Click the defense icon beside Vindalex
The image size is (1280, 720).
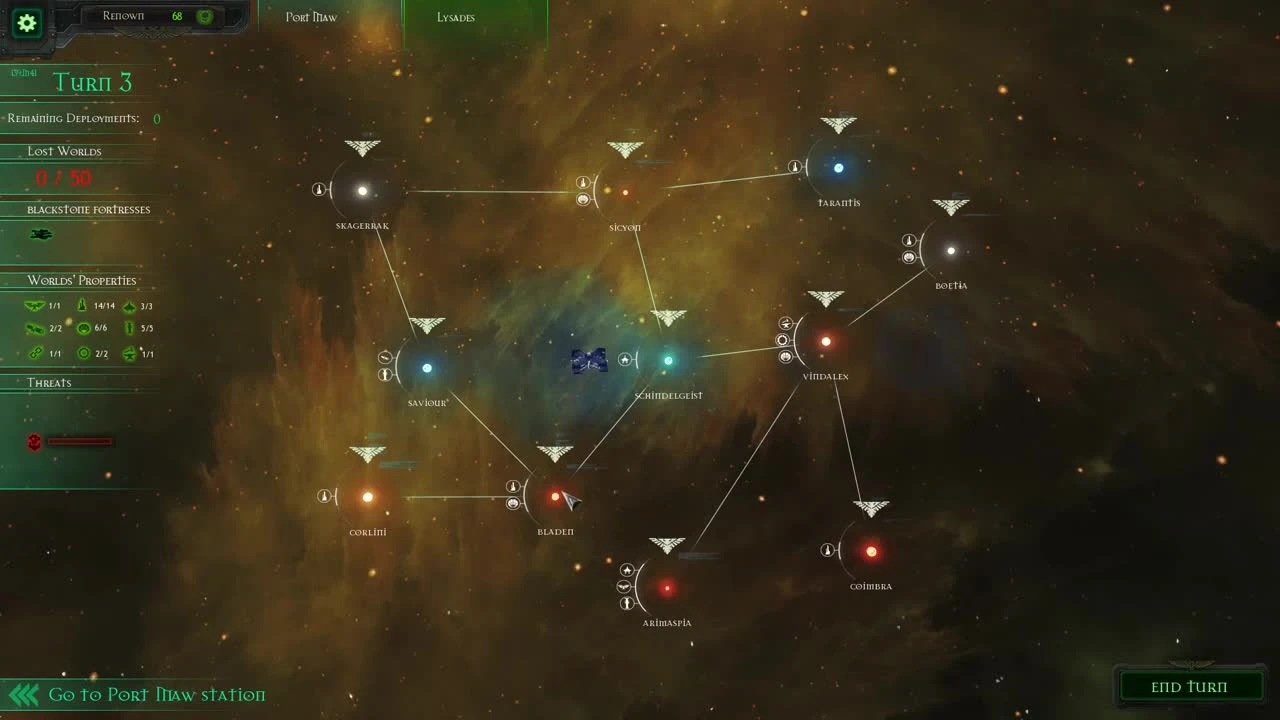pos(786,355)
